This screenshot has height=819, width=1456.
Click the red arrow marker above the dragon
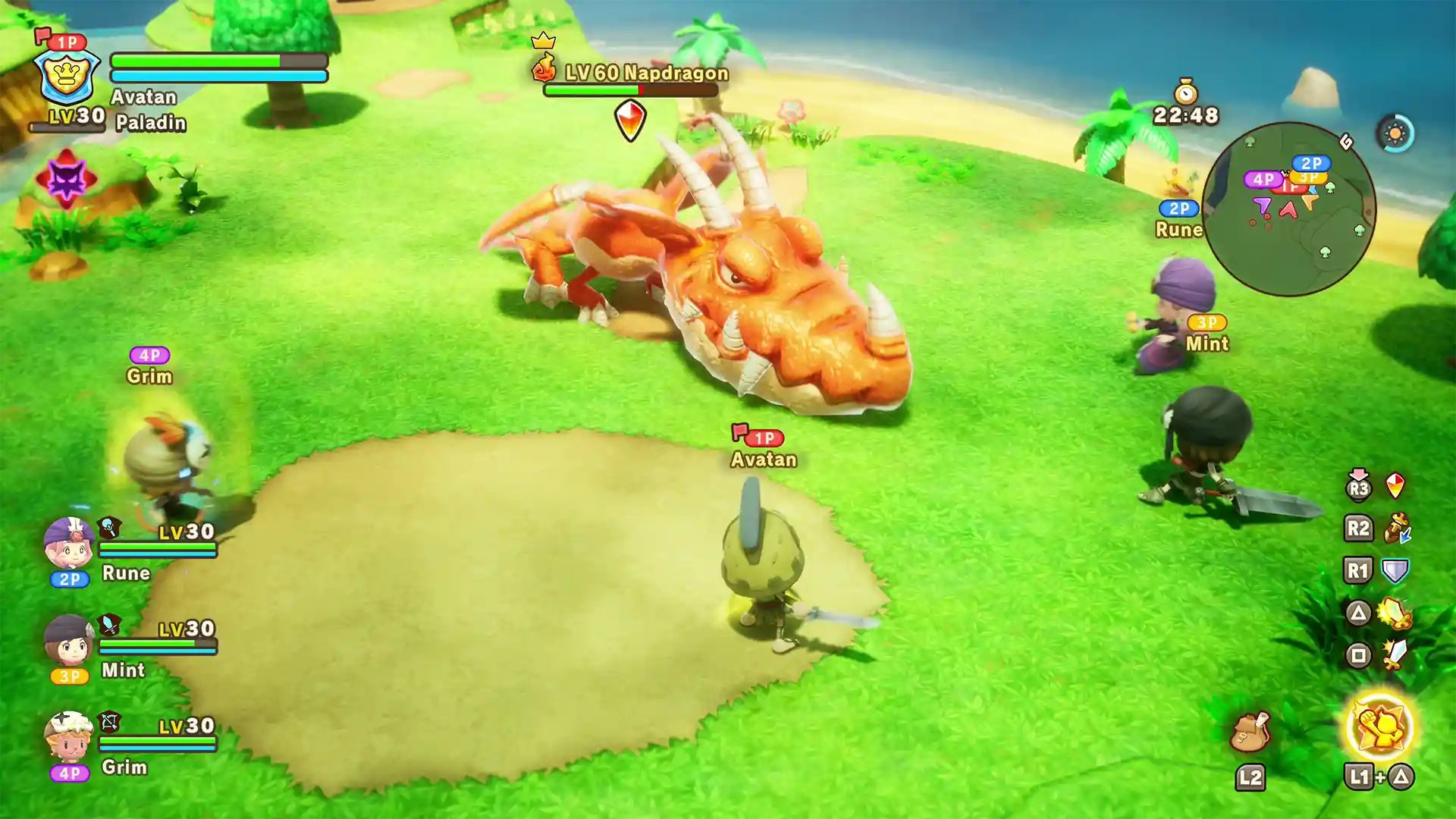click(x=629, y=120)
